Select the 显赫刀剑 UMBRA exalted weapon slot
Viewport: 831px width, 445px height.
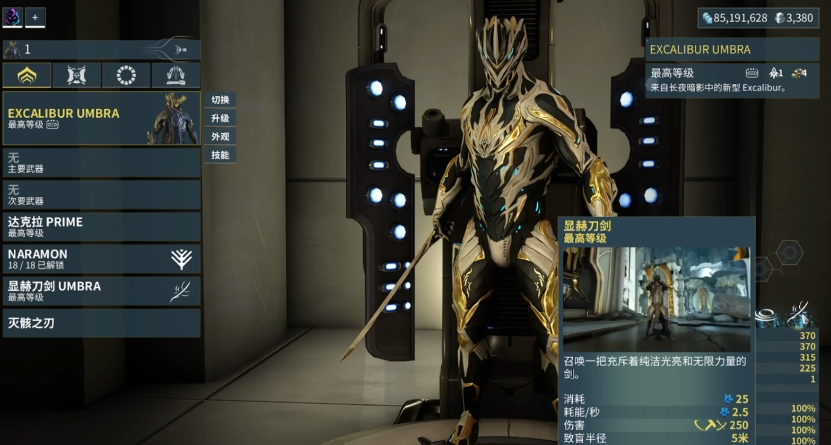[101, 290]
